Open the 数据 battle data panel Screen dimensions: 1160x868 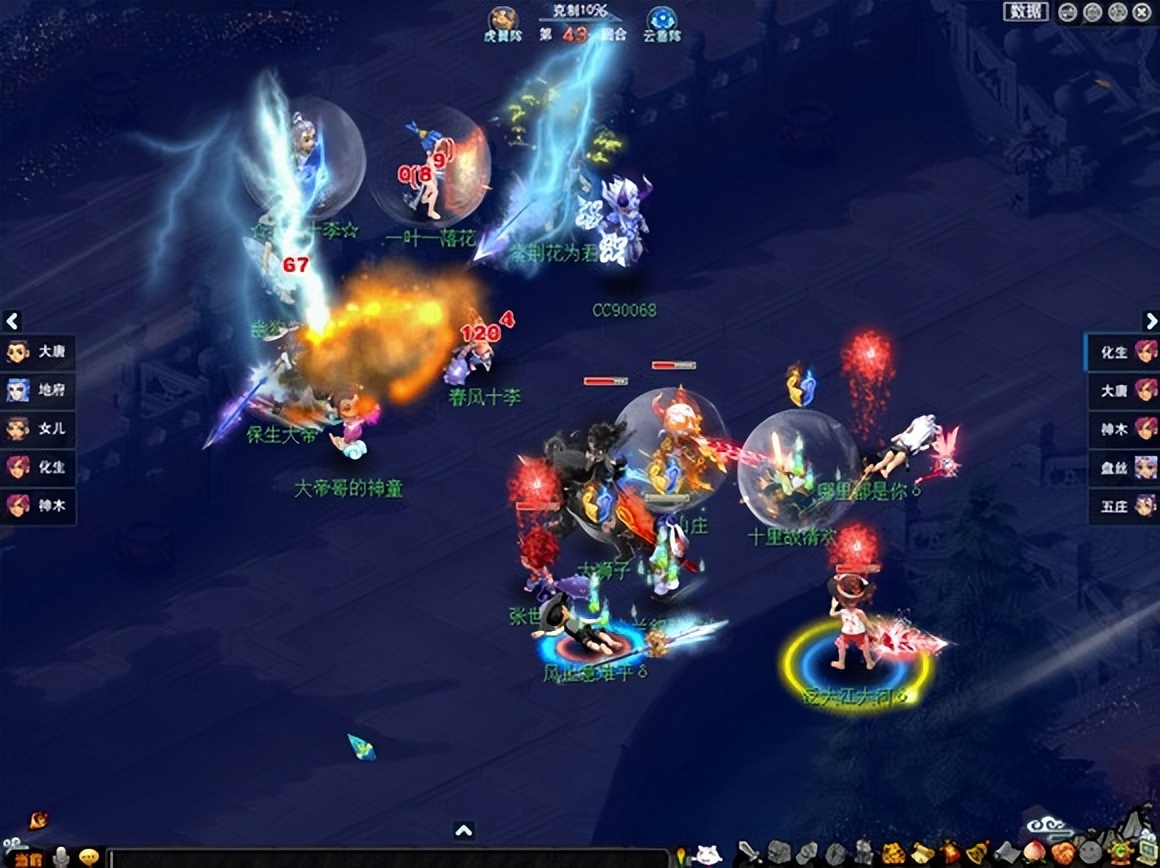pos(1026,11)
